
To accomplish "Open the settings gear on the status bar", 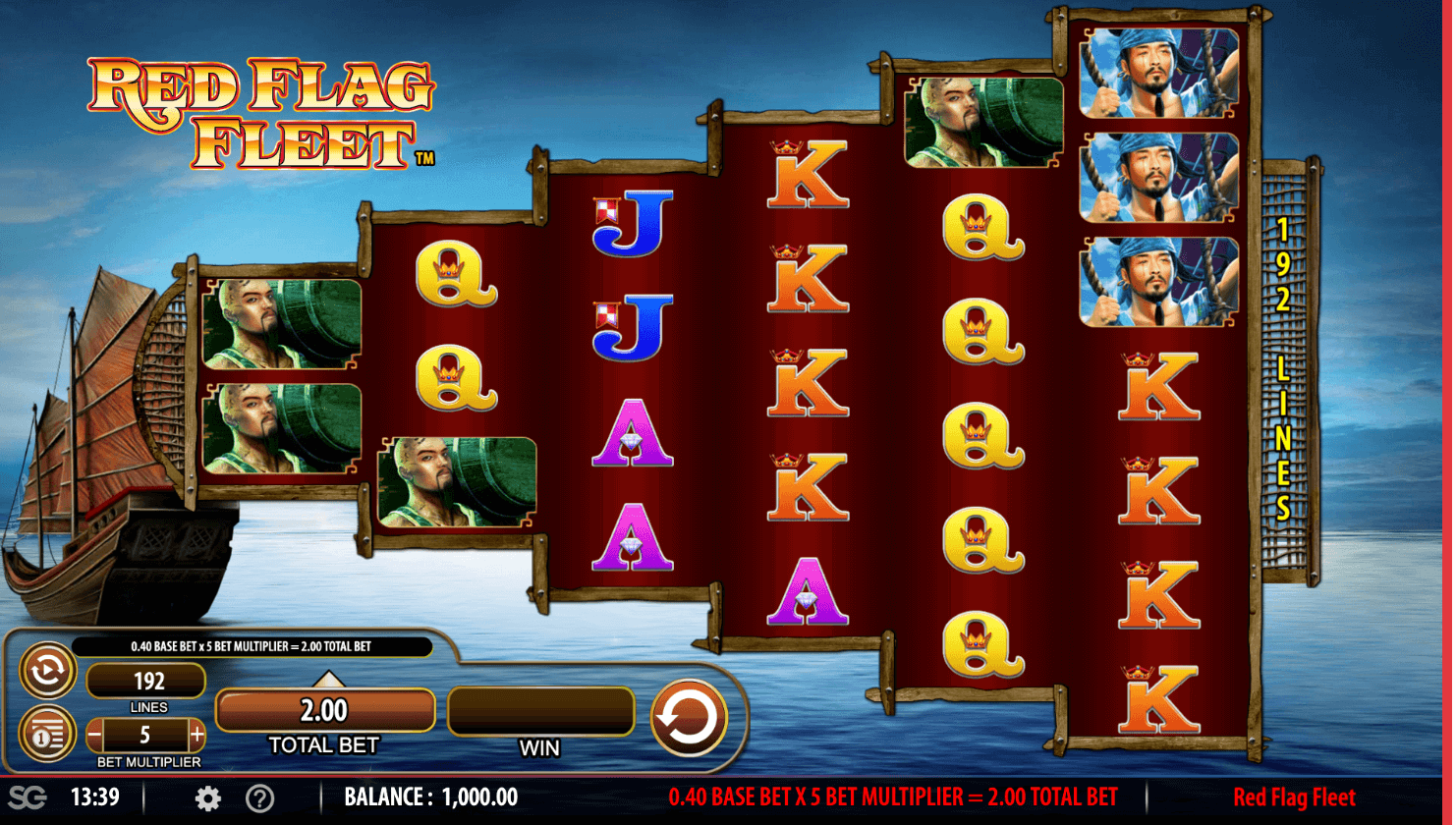I will (x=207, y=797).
